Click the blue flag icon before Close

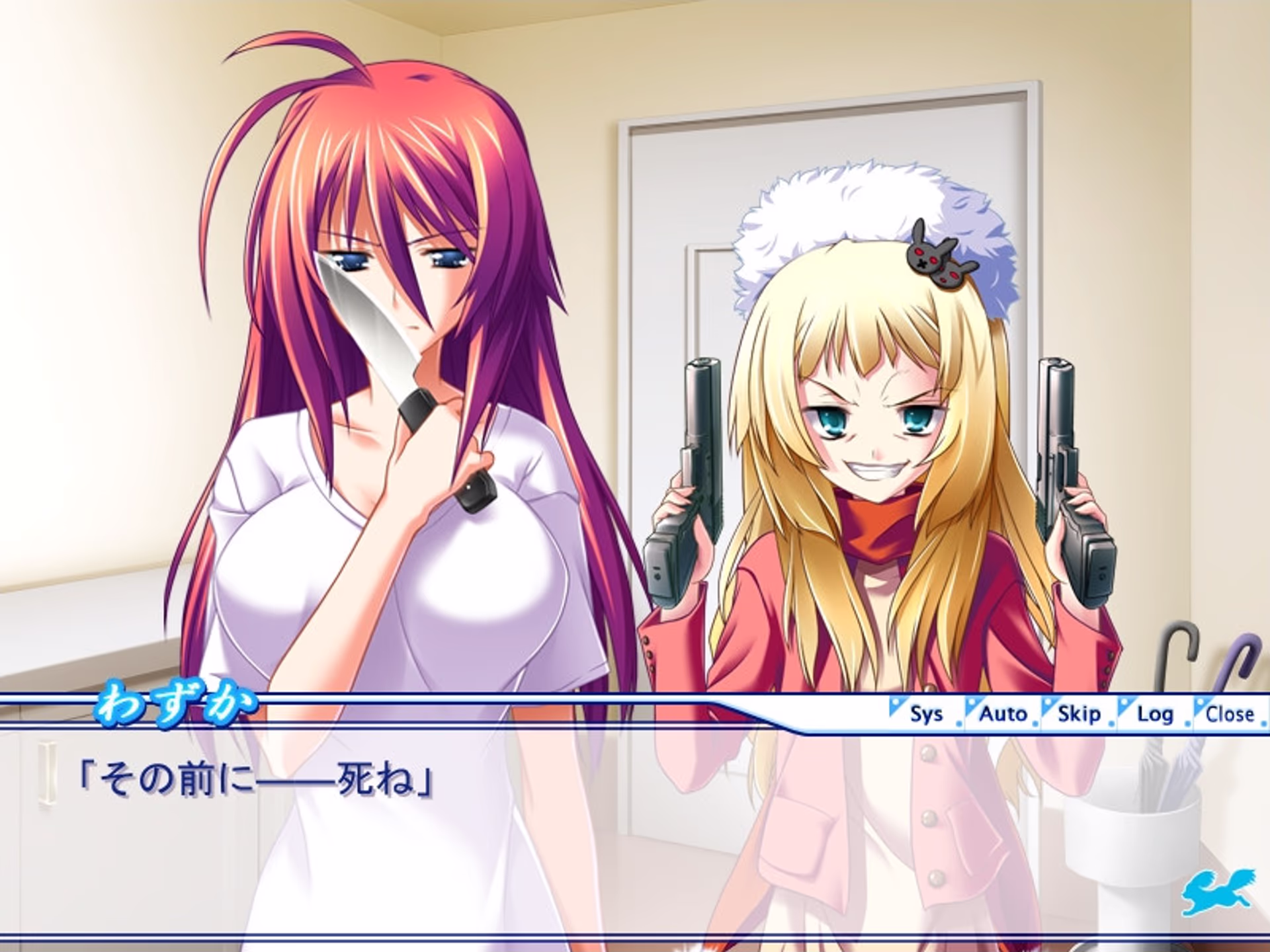[1201, 703]
